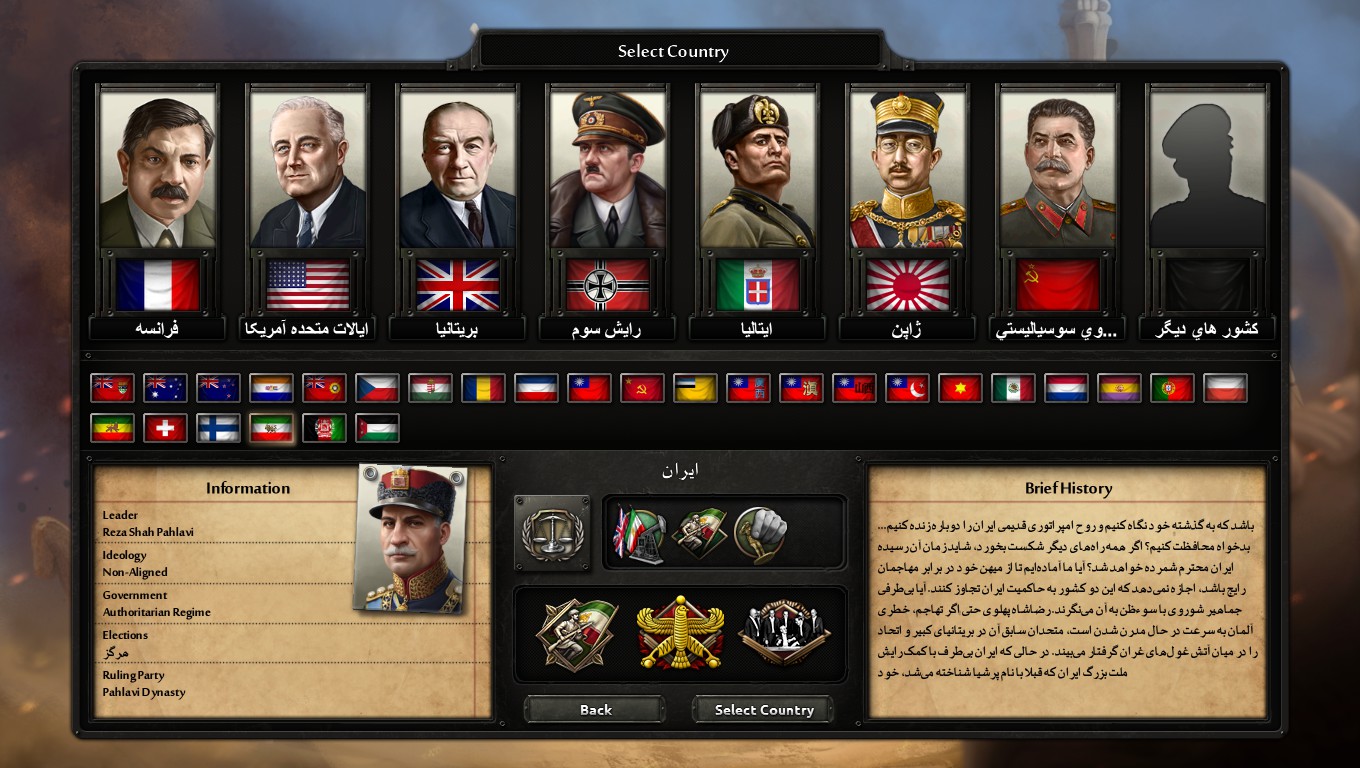Open the other countries silhouette option

pyautogui.click(x=1208, y=170)
